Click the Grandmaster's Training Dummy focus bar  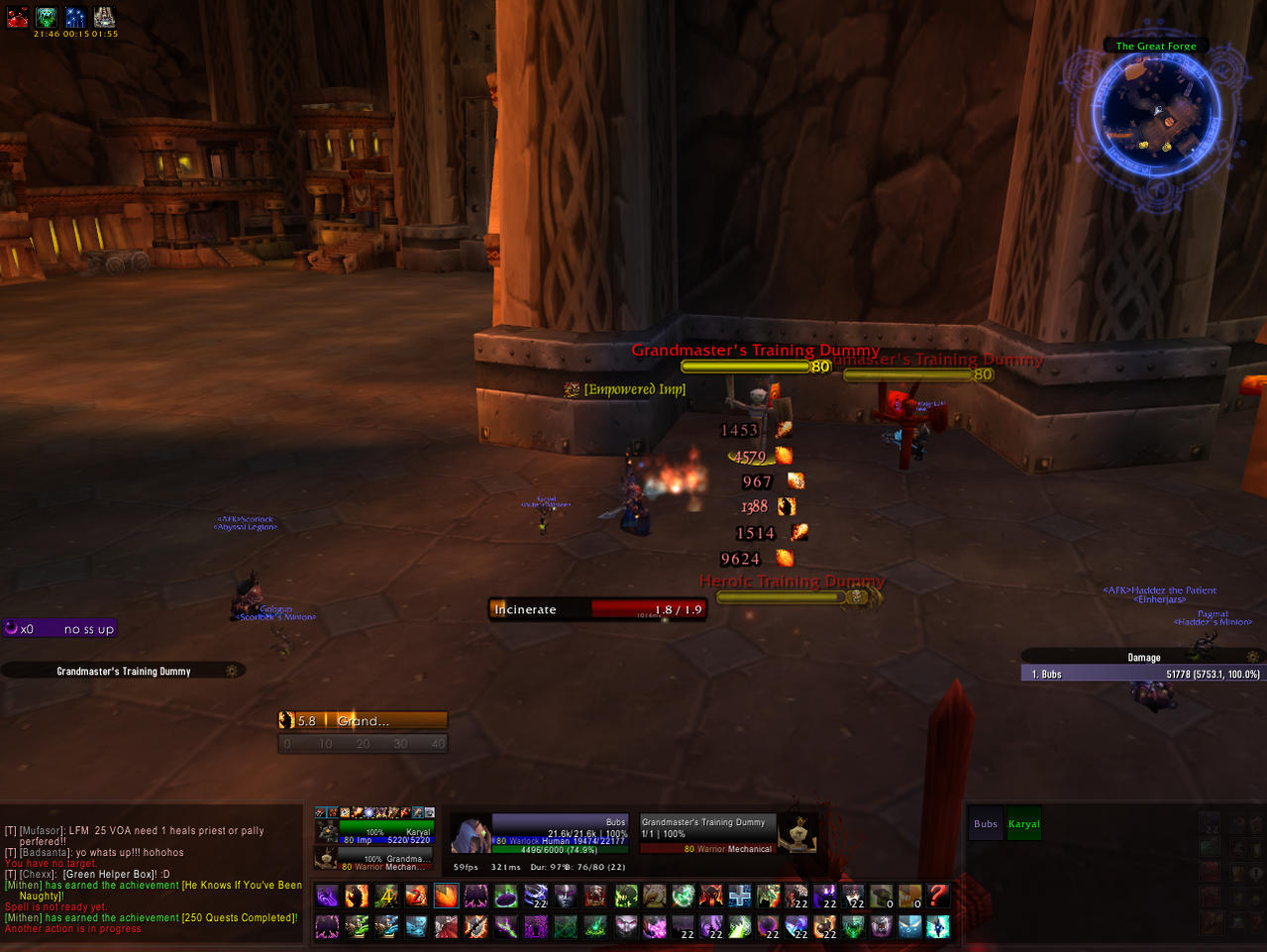(x=123, y=671)
